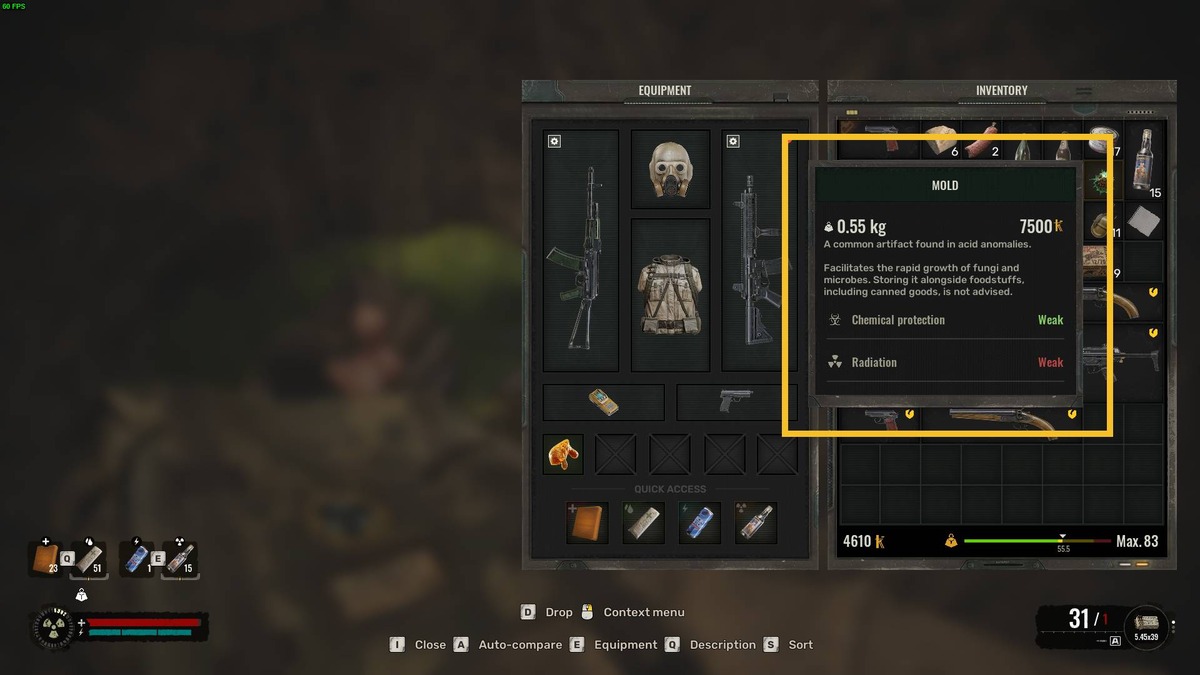Select the pistol in the top inventory row
Screen dimensions: 1200x675
pyautogui.click(x=882, y=130)
